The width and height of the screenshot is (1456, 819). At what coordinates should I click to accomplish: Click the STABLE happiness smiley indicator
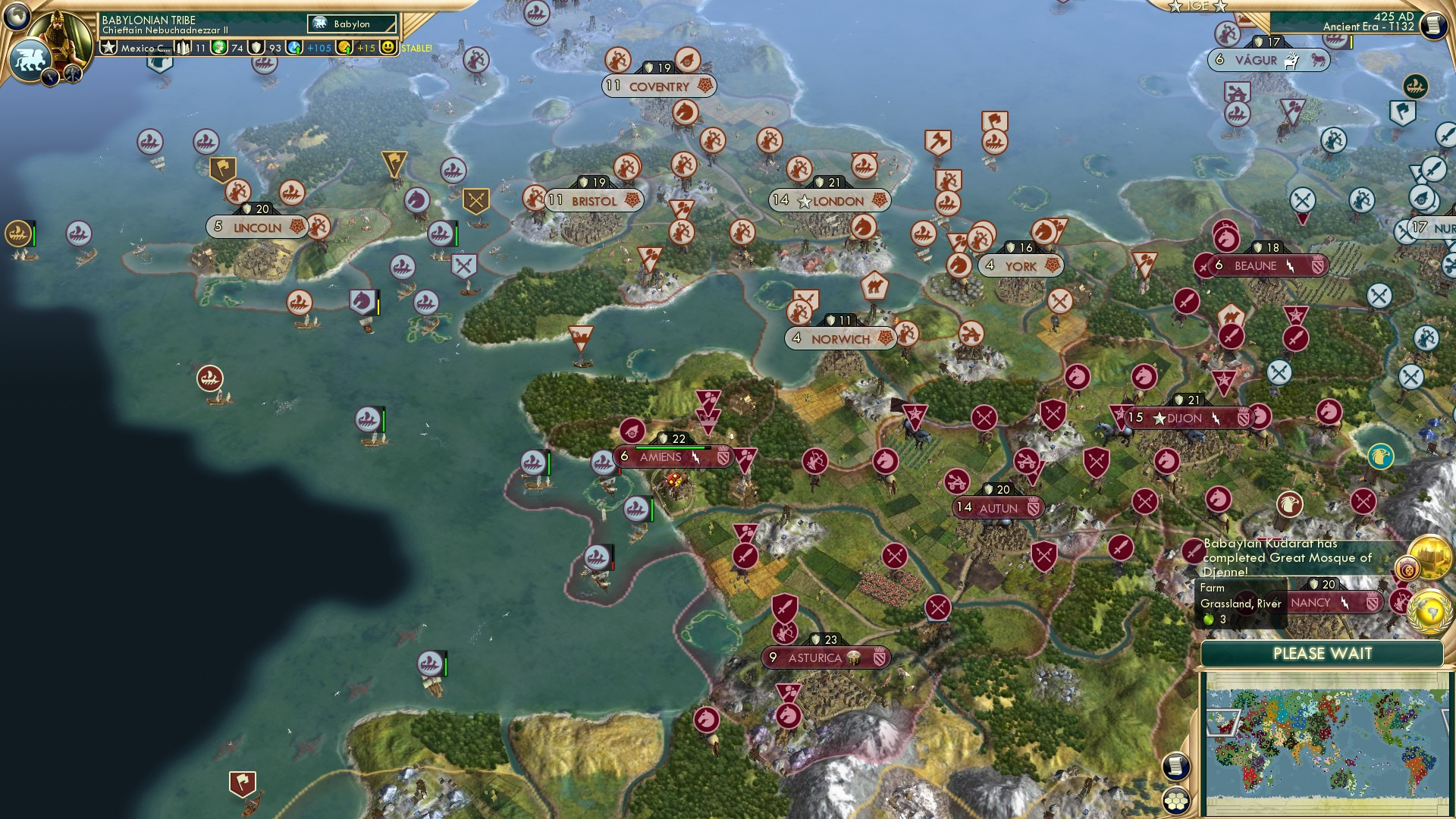(x=388, y=47)
